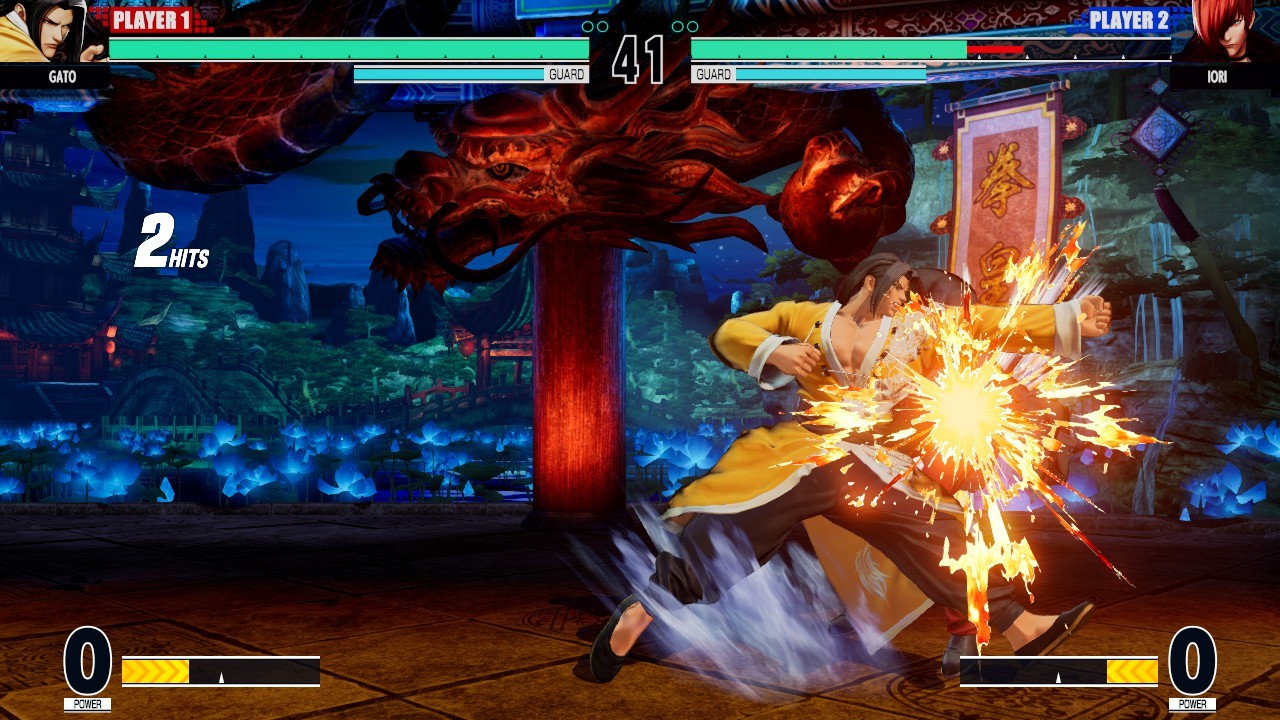Click Player 2's GUARD gauge label
The width and height of the screenshot is (1280, 720).
point(716,73)
